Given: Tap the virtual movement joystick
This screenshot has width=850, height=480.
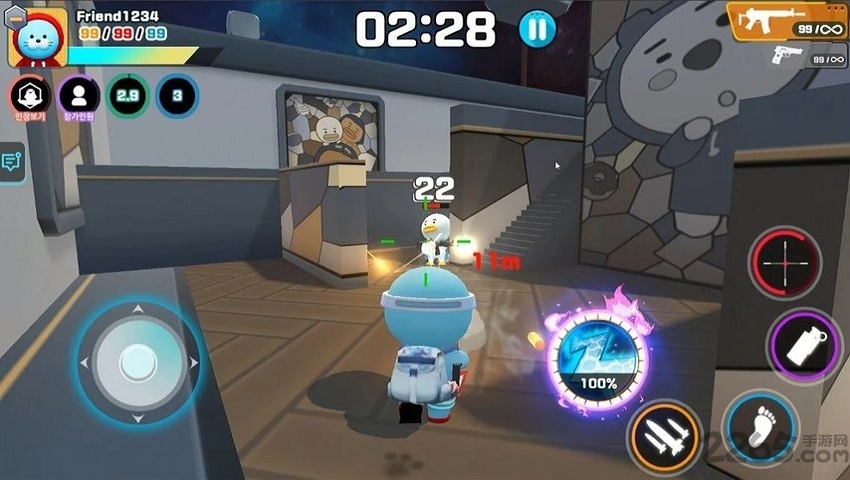Looking at the screenshot, I should point(137,361).
